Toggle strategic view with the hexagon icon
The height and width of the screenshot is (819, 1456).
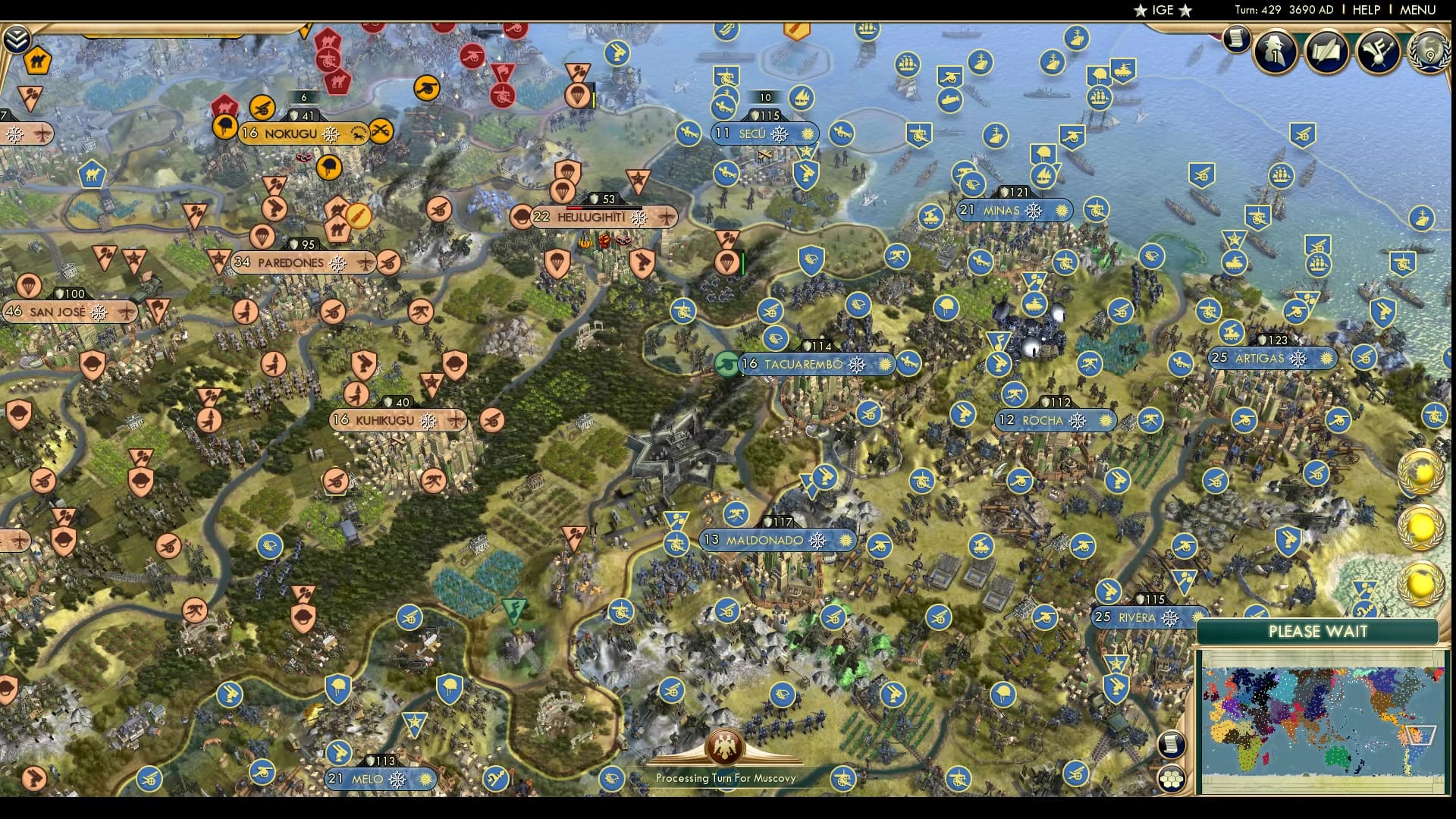click(x=1172, y=778)
